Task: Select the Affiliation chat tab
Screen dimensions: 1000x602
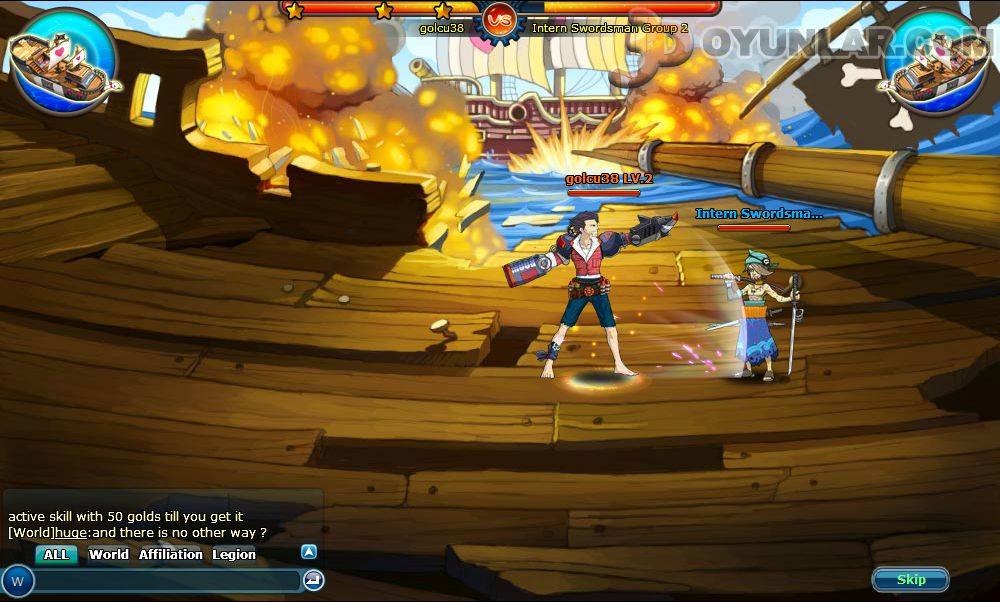Action: click(170, 555)
